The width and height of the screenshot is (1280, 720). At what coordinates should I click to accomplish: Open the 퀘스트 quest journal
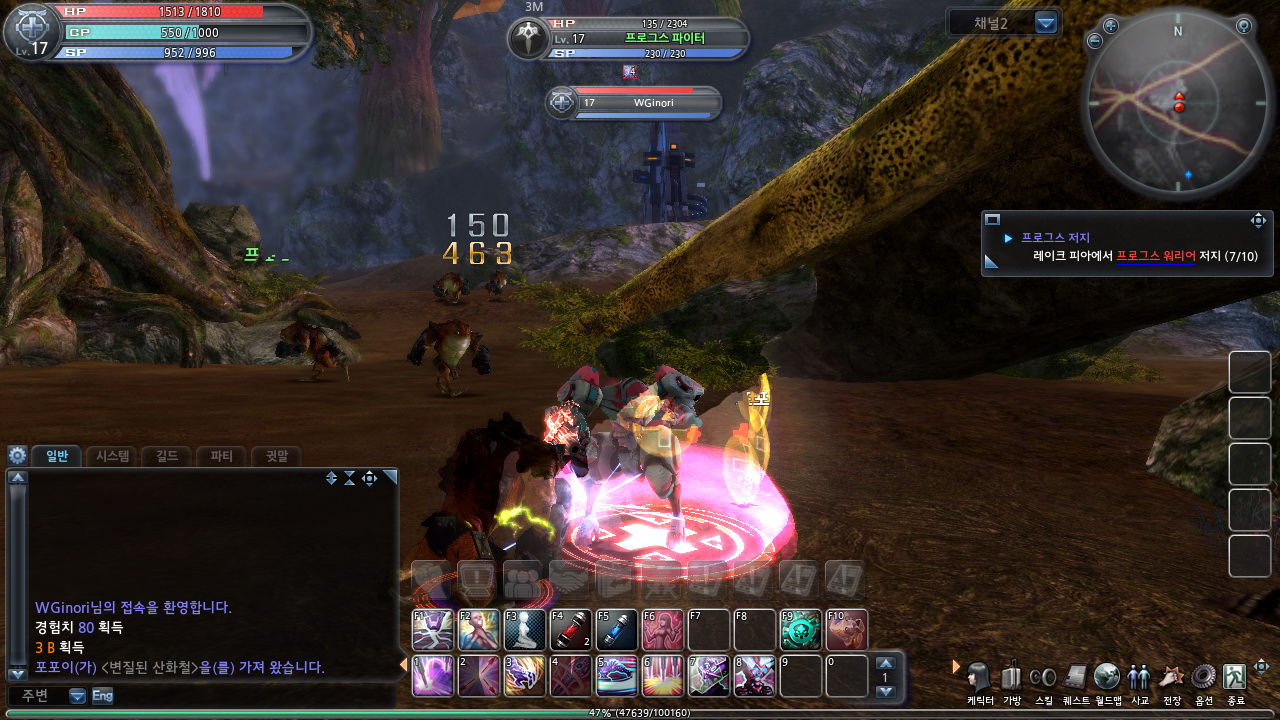[1075, 680]
